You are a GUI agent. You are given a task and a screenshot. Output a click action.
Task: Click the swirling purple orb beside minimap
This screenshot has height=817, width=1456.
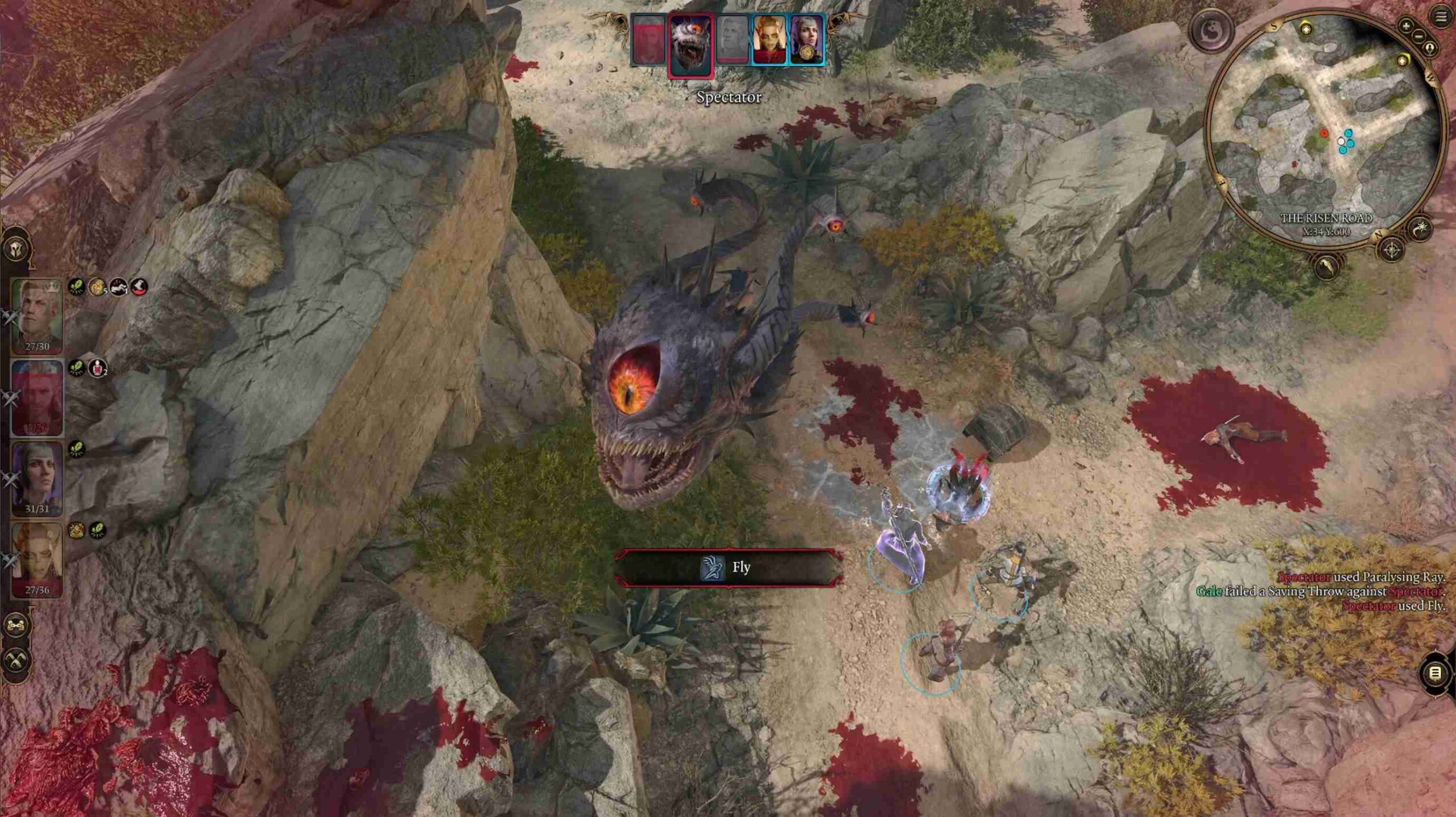[1212, 31]
